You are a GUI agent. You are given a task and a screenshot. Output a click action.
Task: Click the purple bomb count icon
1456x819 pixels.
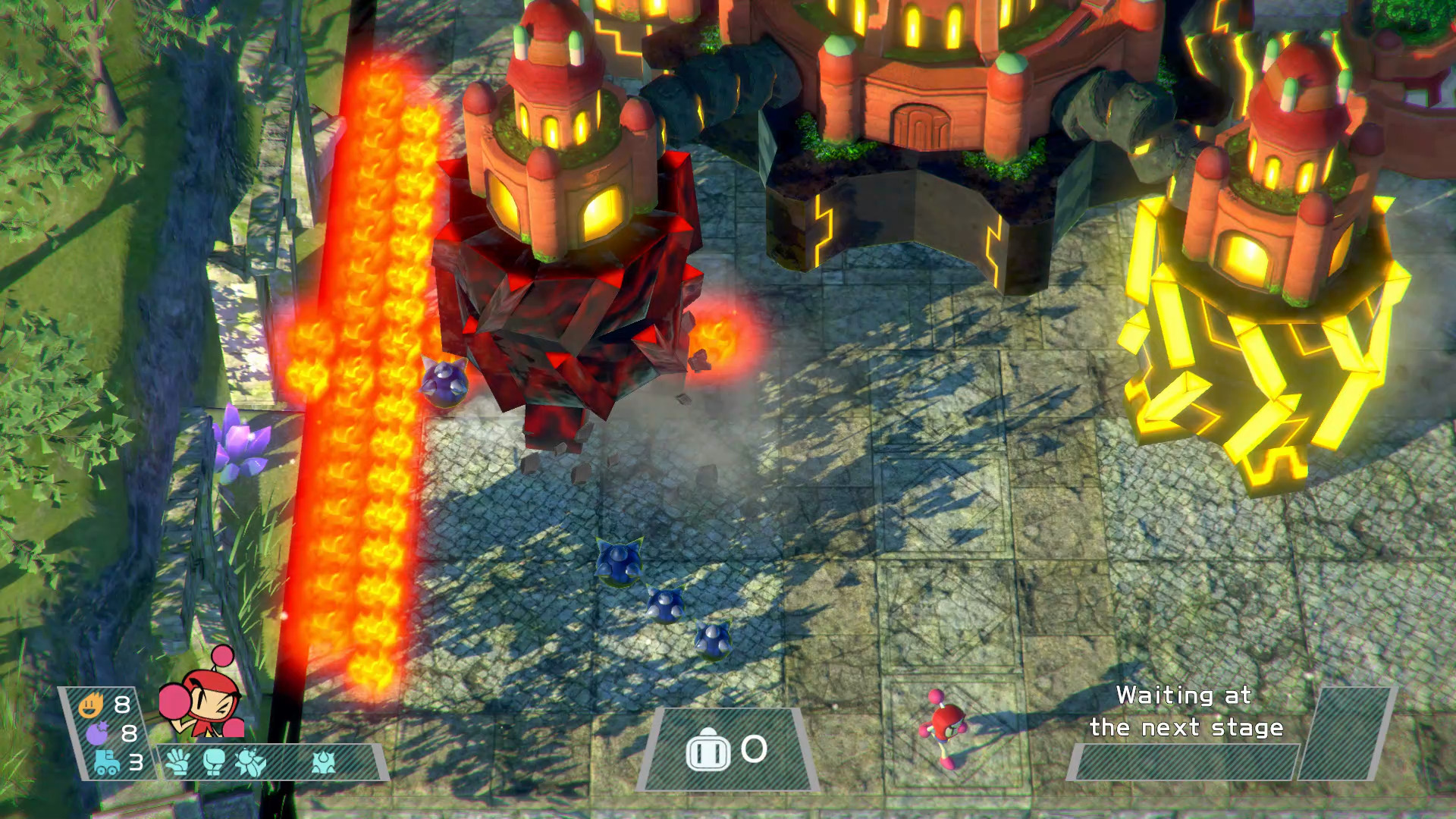click(96, 733)
